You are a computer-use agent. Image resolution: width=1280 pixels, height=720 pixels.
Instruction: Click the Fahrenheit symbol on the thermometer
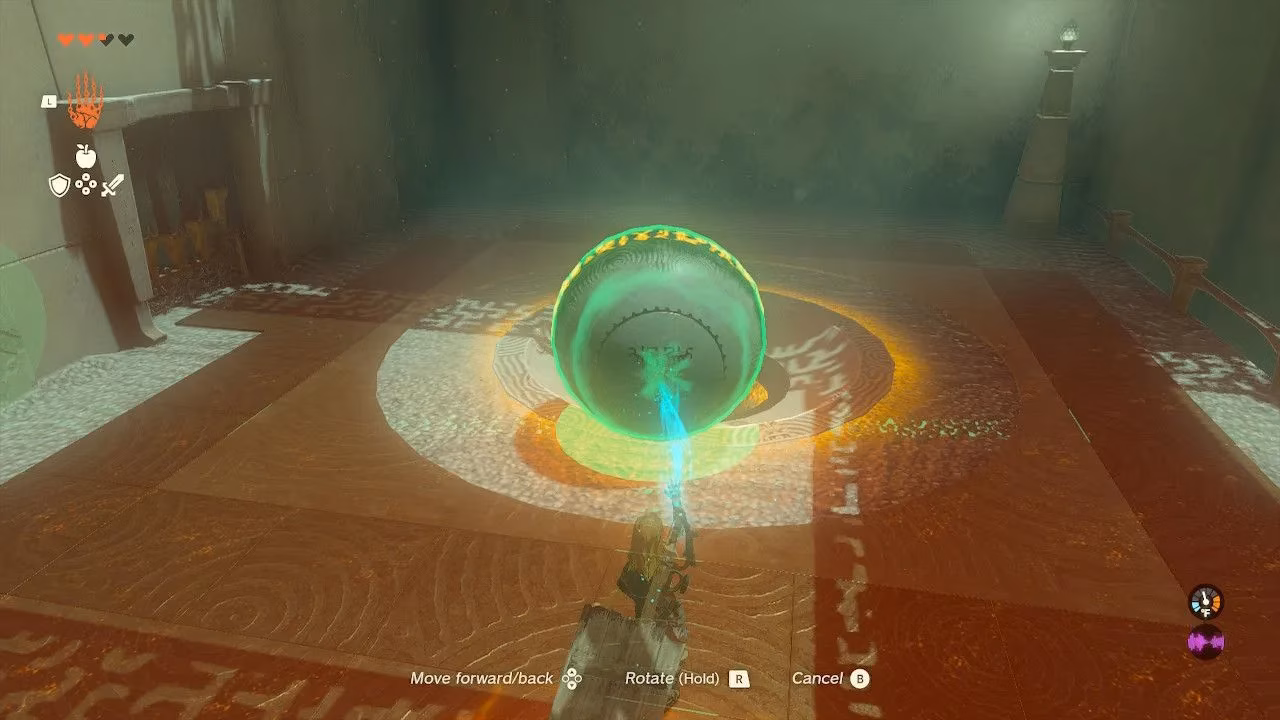(1205, 612)
